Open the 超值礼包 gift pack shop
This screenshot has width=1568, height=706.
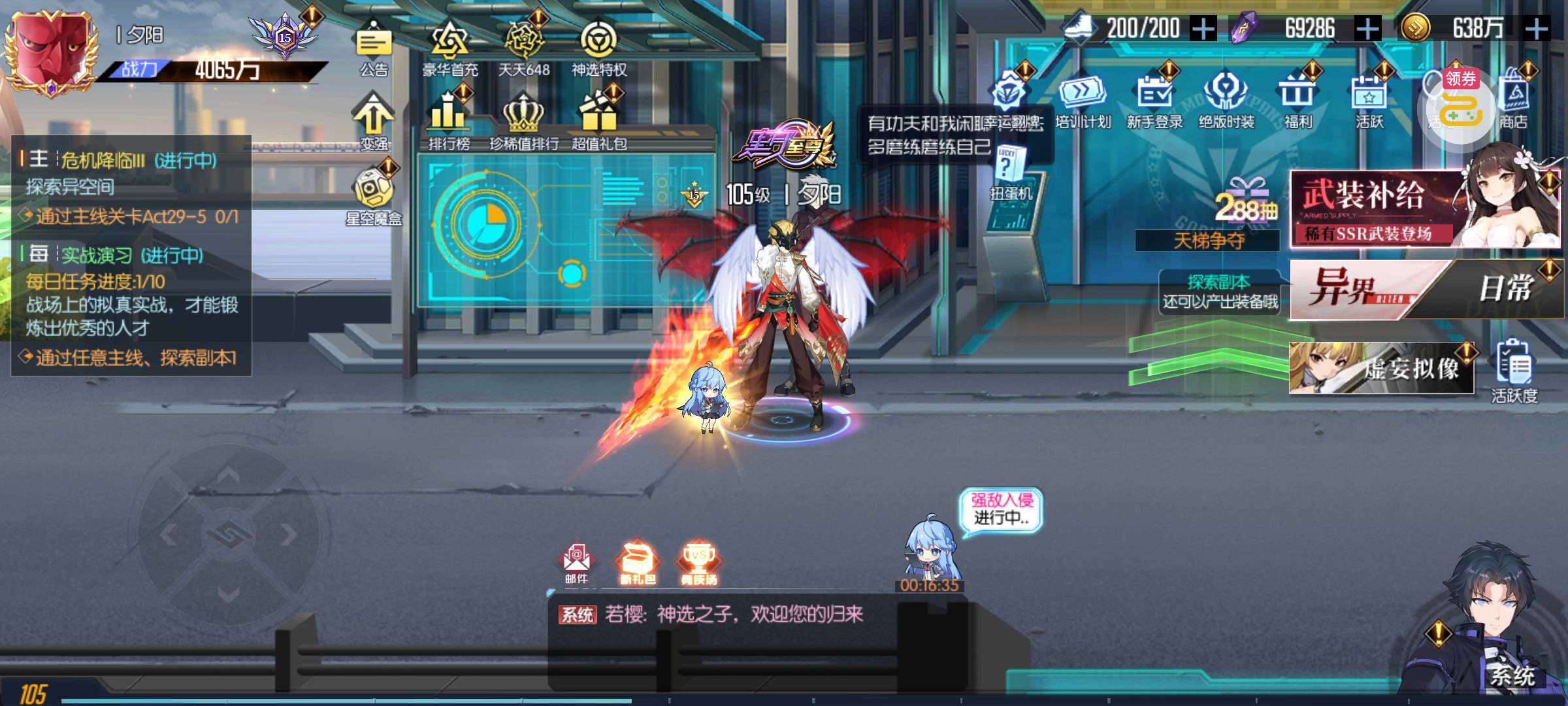[599, 116]
